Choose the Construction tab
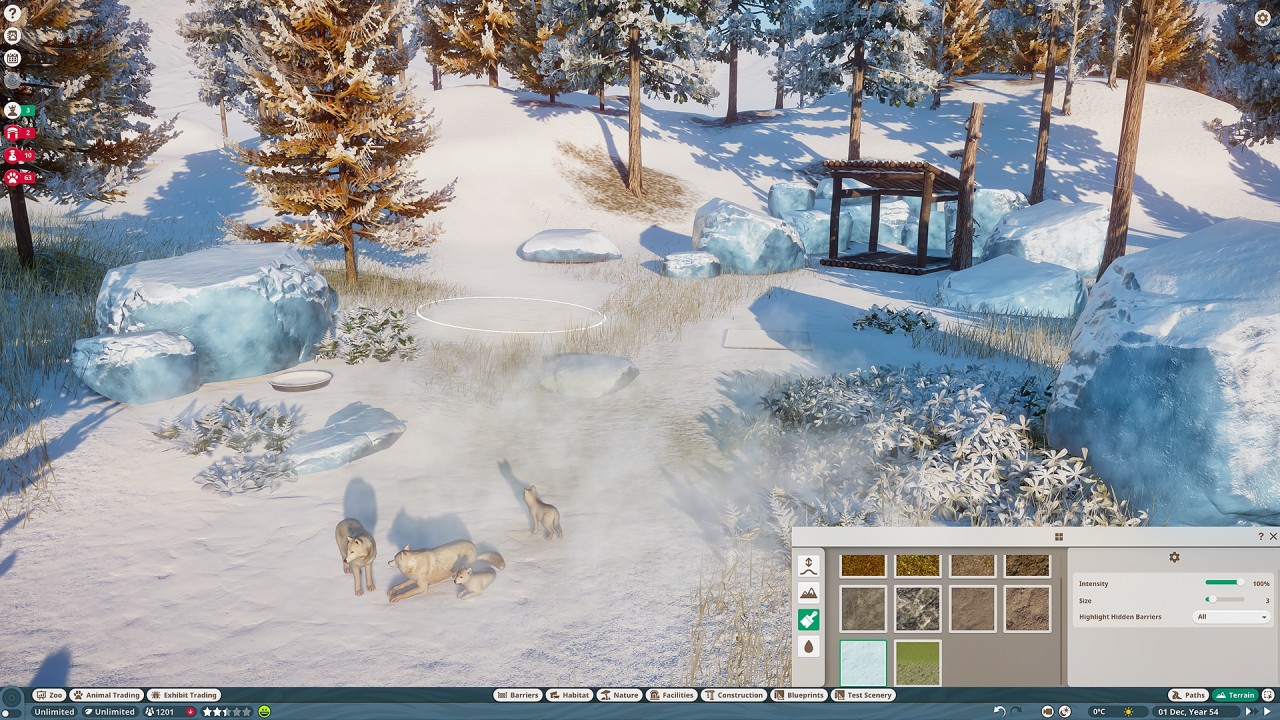Screen dimensions: 1280x720 point(734,695)
